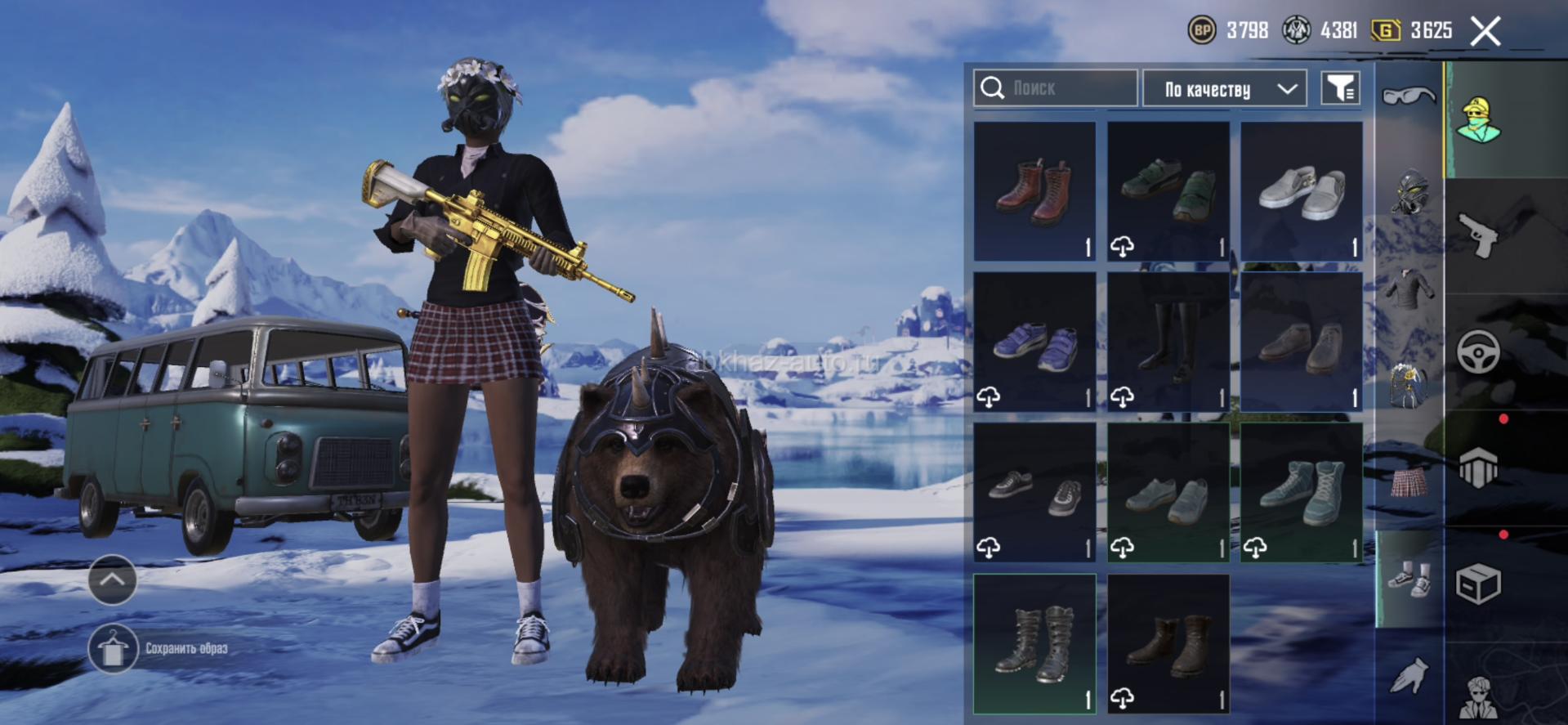Viewport: 1568px width, 725px height.
Task: Click the search field labeled Поиск
Action: 1054,87
